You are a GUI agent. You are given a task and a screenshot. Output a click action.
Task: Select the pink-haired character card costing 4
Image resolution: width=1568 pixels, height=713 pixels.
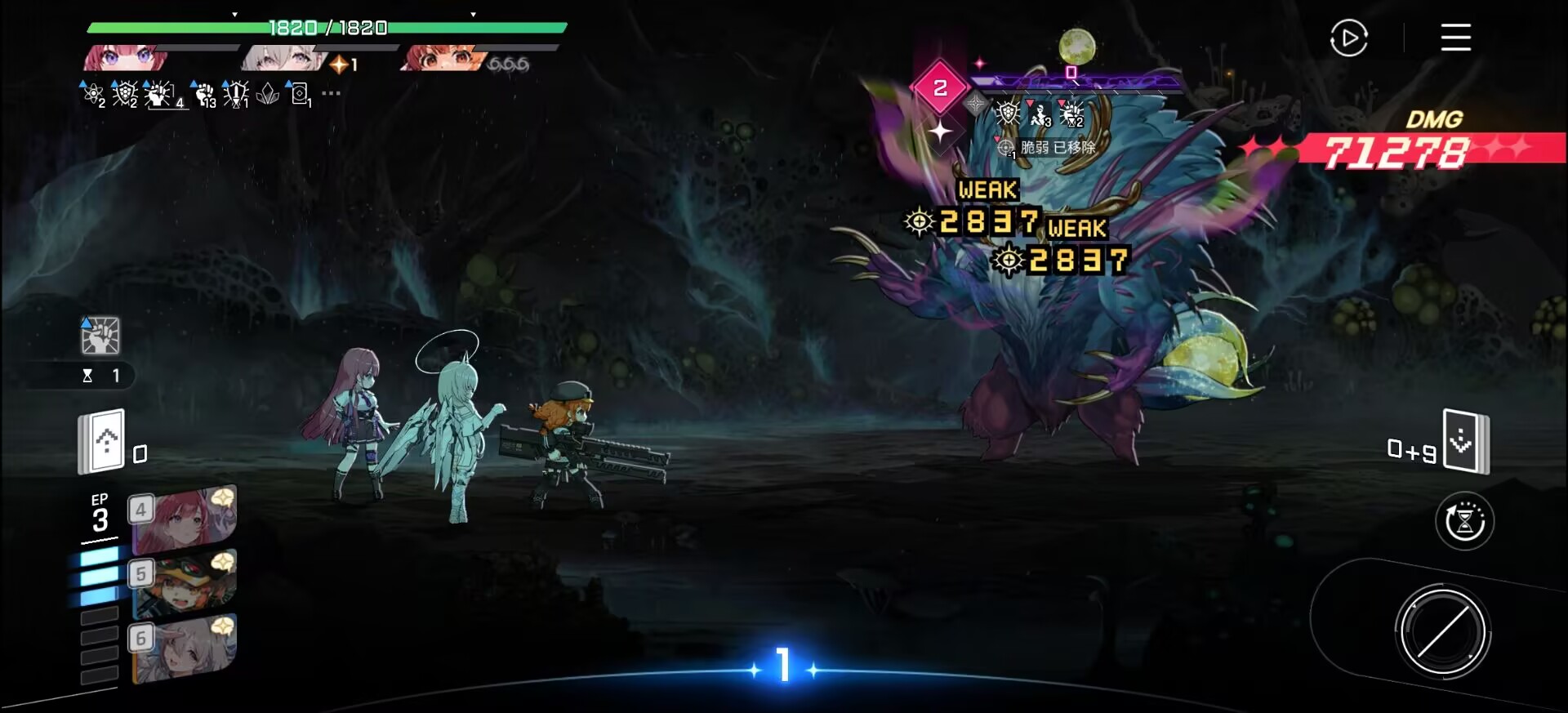(185, 520)
